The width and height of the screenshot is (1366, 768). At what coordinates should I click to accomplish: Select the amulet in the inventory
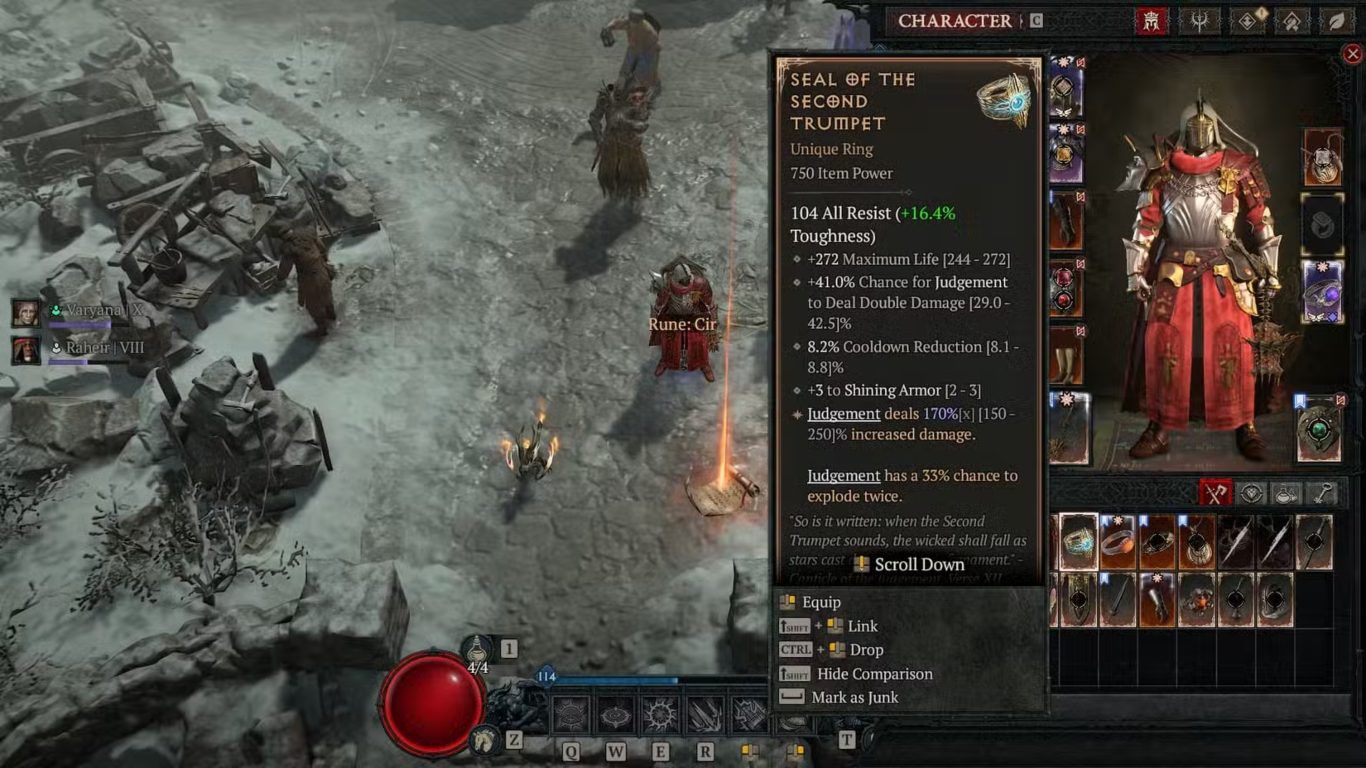(x=1196, y=542)
